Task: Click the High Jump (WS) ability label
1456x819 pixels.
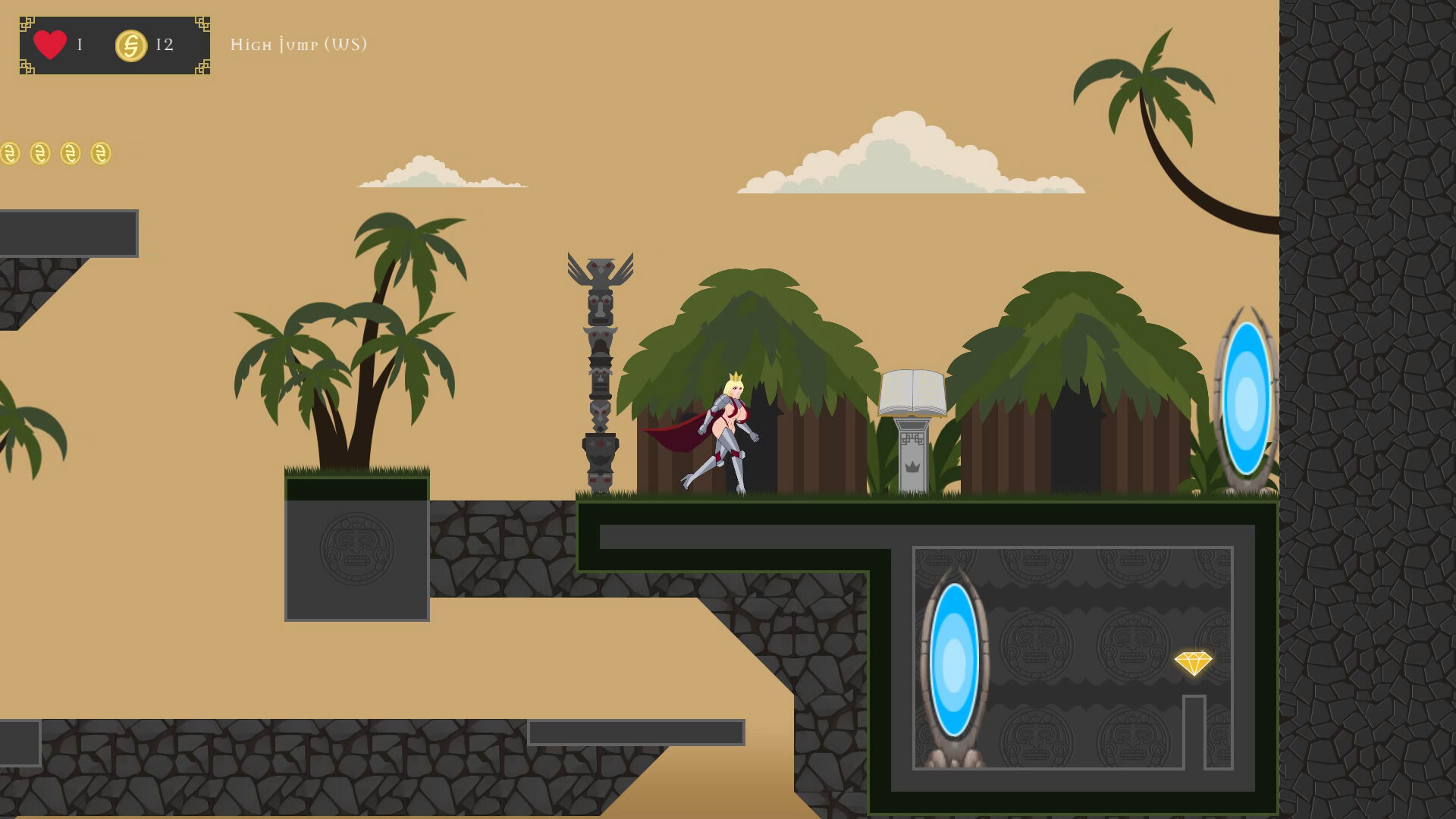Action: pyautogui.click(x=300, y=45)
